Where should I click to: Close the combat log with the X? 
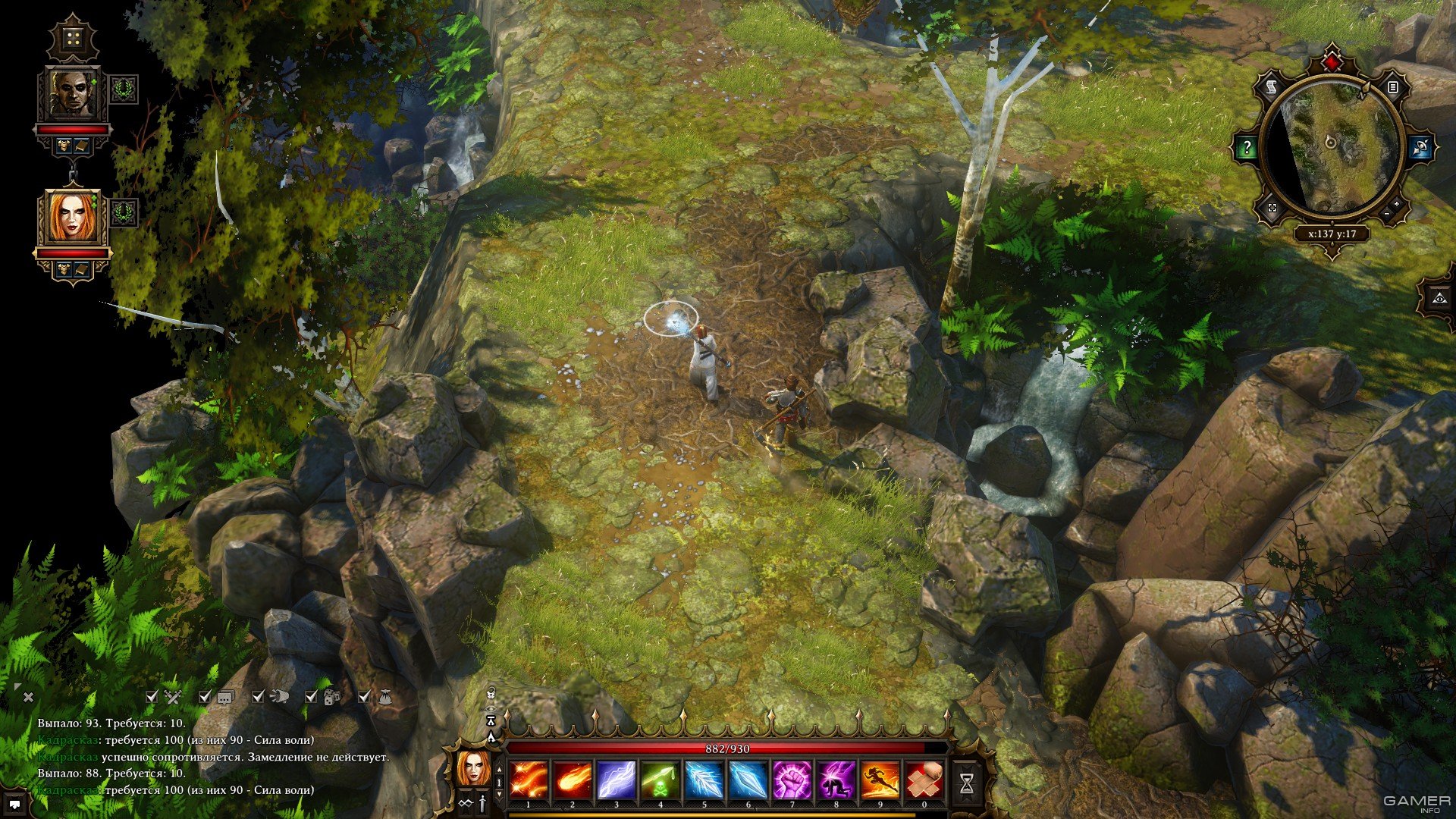tap(28, 697)
